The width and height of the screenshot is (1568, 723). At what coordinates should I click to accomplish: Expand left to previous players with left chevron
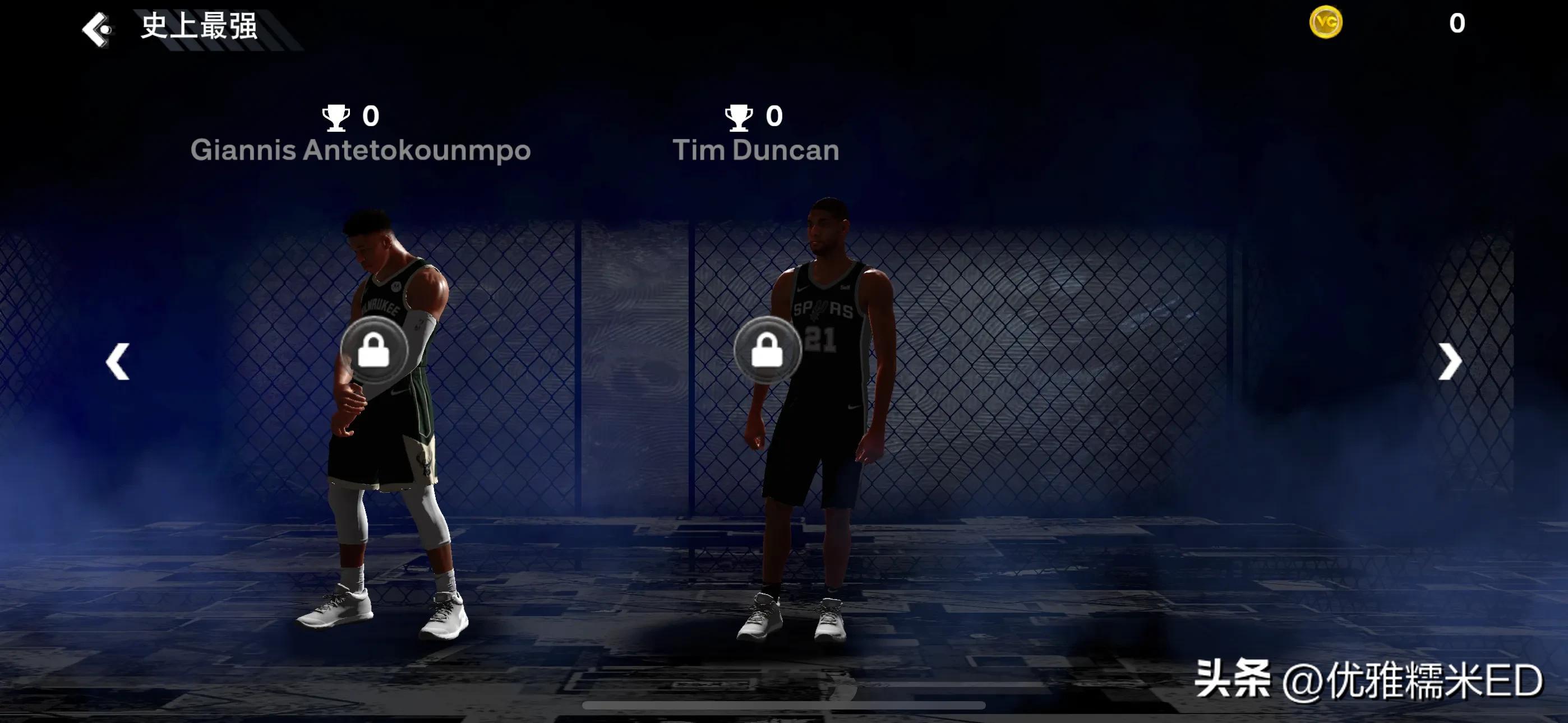pyautogui.click(x=118, y=361)
